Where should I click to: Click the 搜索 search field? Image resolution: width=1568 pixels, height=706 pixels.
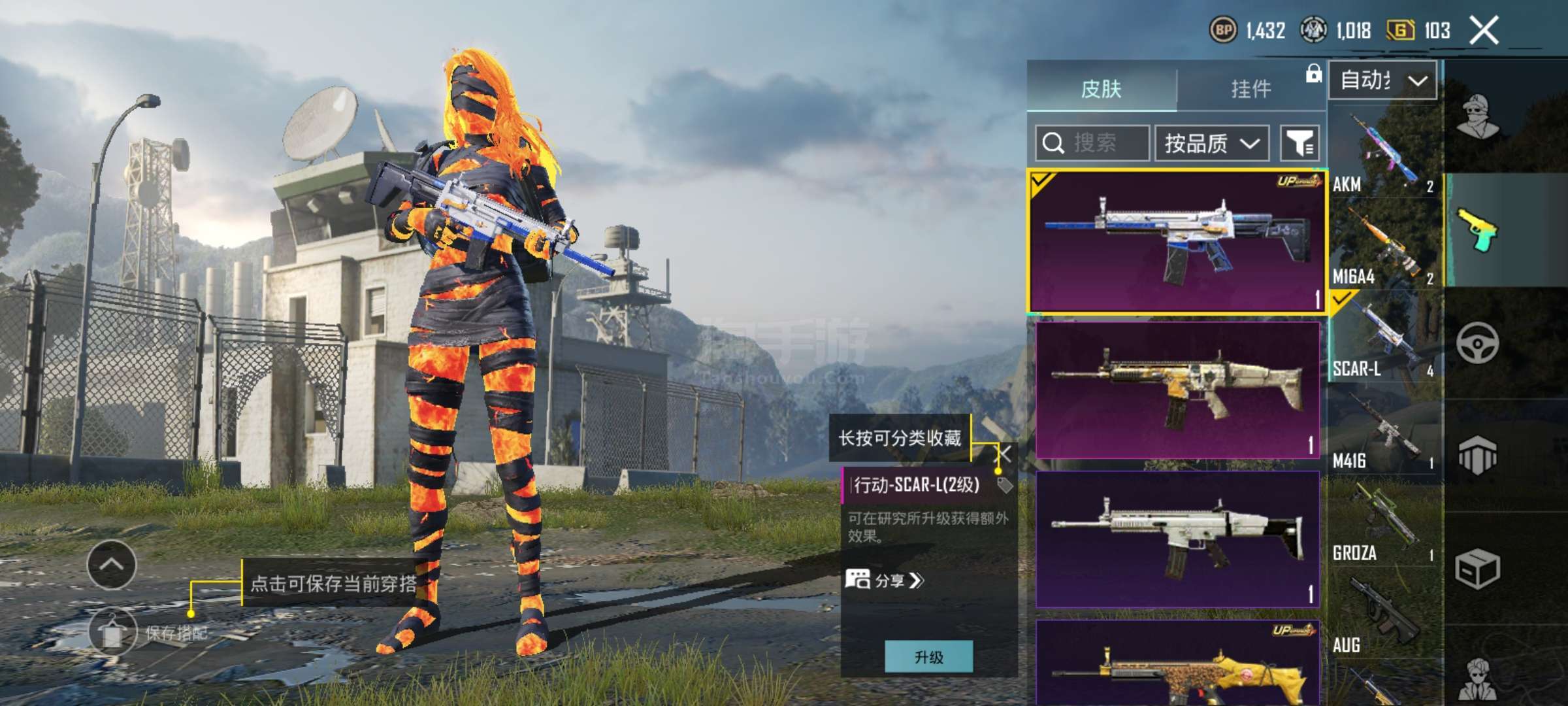pyautogui.click(x=1092, y=143)
